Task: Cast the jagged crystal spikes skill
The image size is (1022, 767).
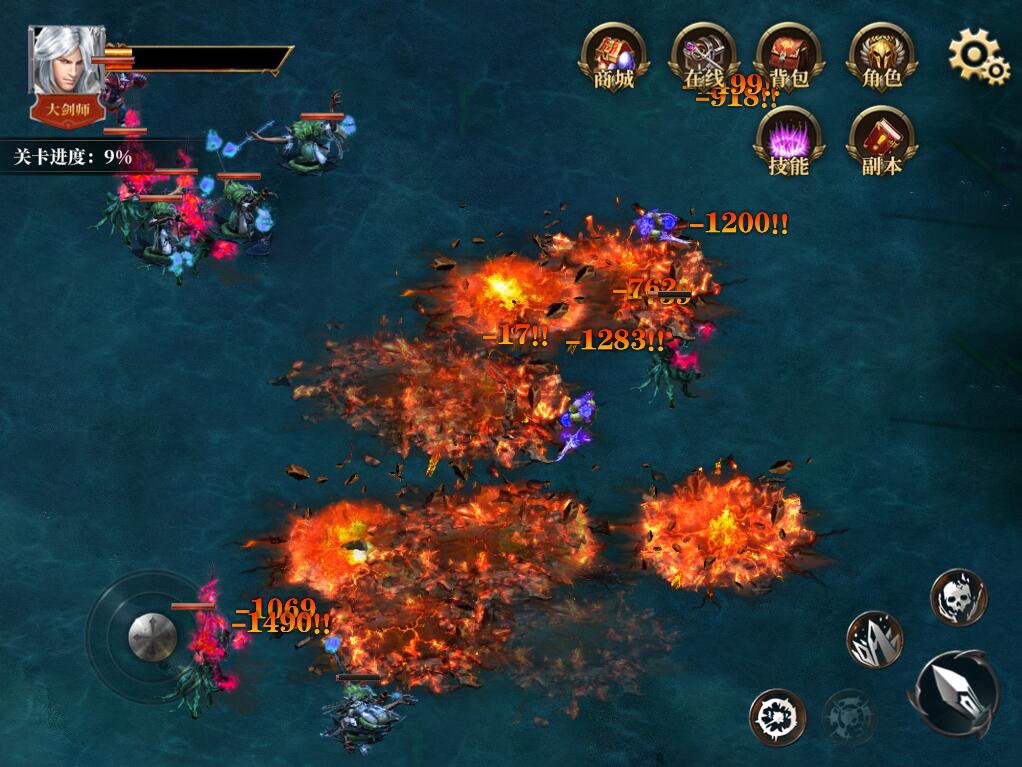Action: coord(875,639)
